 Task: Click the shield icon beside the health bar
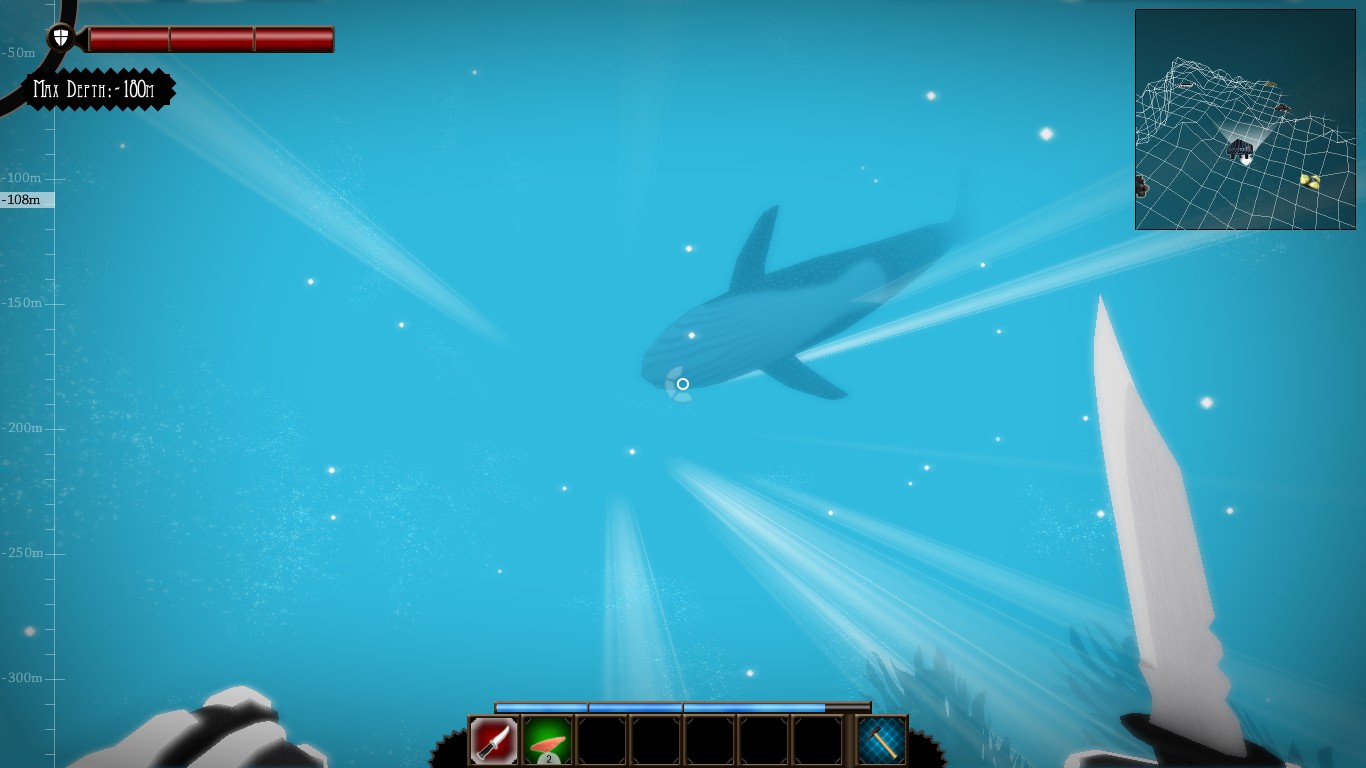click(x=61, y=38)
